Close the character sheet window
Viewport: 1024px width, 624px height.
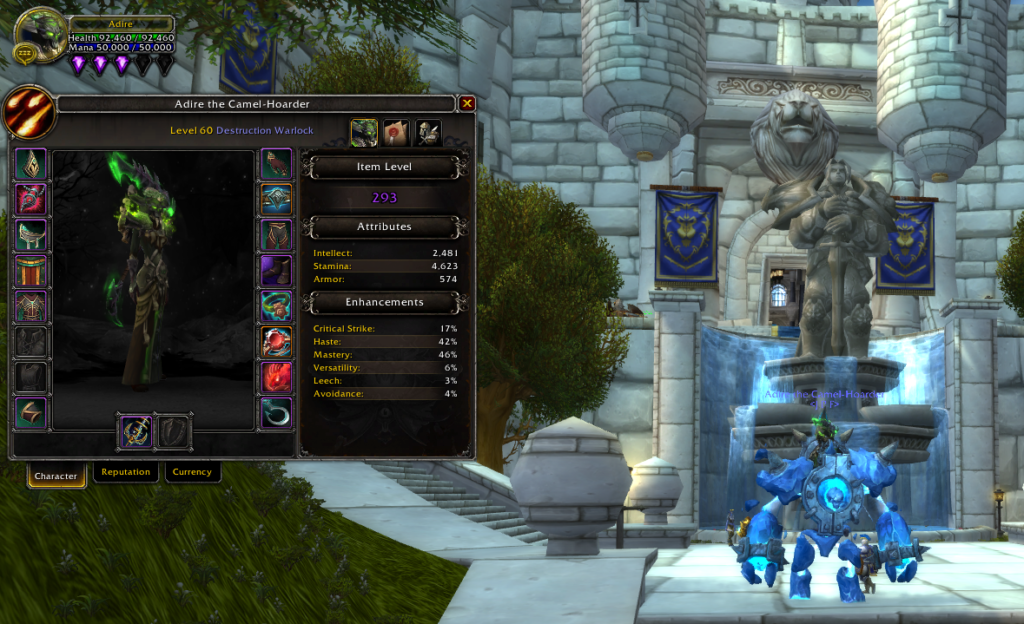point(467,103)
